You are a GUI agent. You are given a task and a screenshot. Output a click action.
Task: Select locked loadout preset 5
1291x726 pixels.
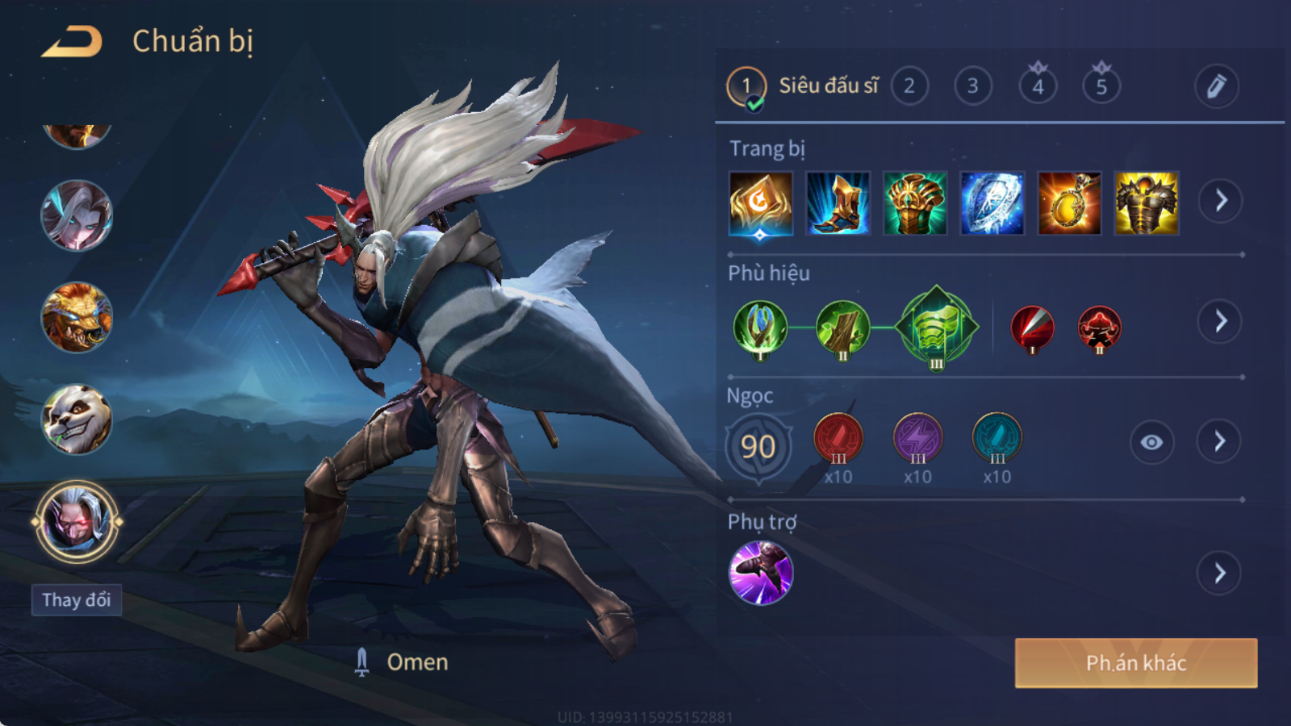pyautogui.click(x=1101, y=86)
